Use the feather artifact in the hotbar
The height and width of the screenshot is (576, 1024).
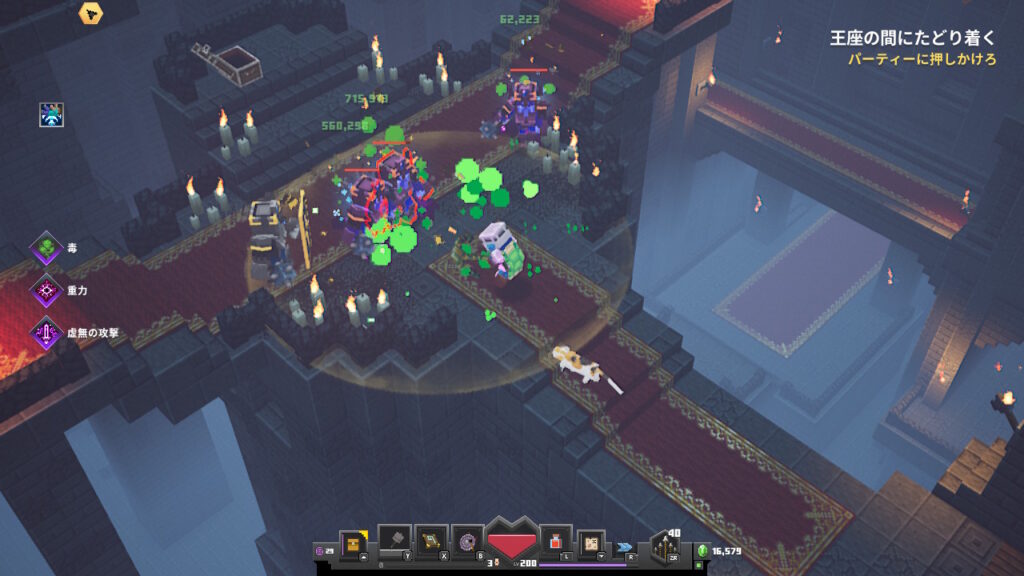(x=394, y=540)
